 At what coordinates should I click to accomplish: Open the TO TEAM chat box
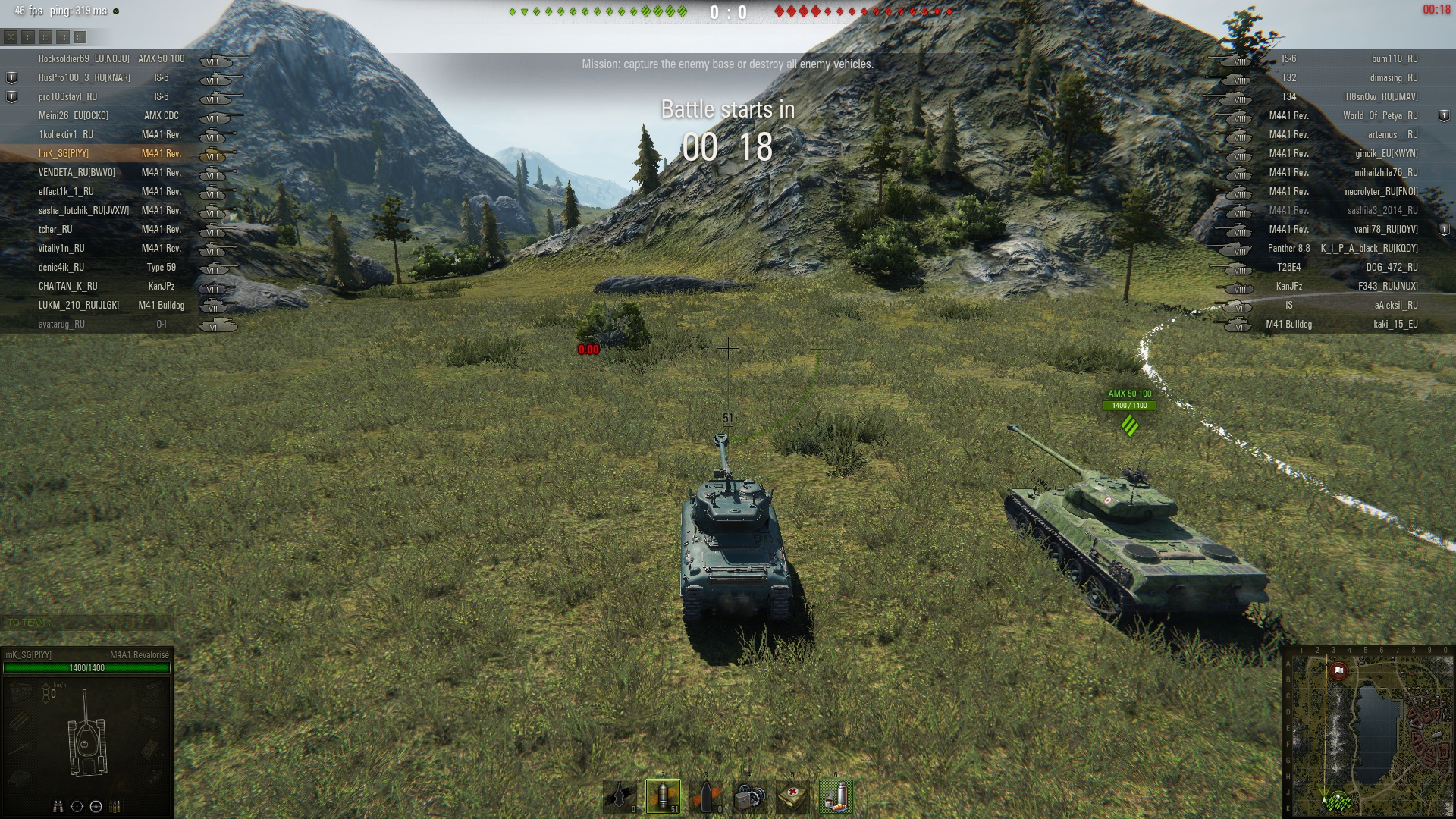[x=87, y=623]
